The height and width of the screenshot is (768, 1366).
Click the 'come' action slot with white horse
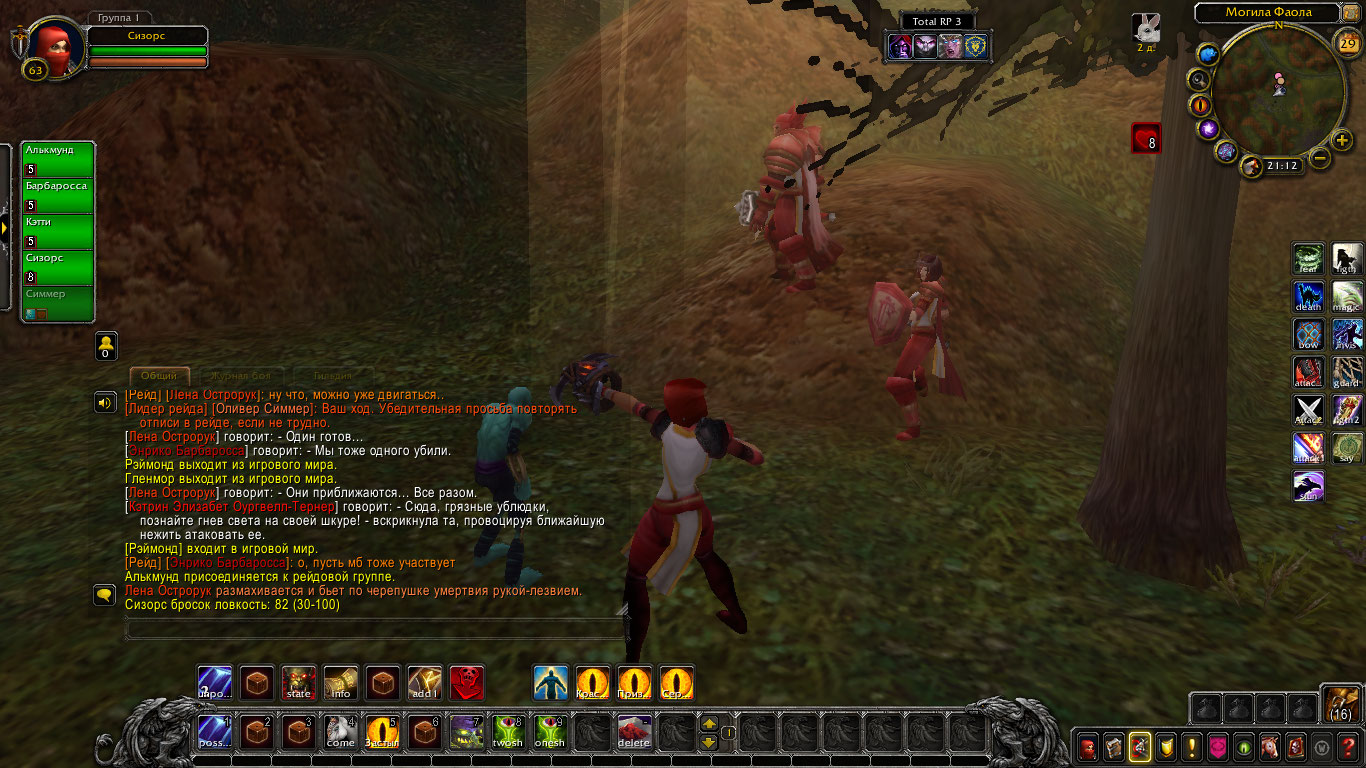tap(341, 733)
